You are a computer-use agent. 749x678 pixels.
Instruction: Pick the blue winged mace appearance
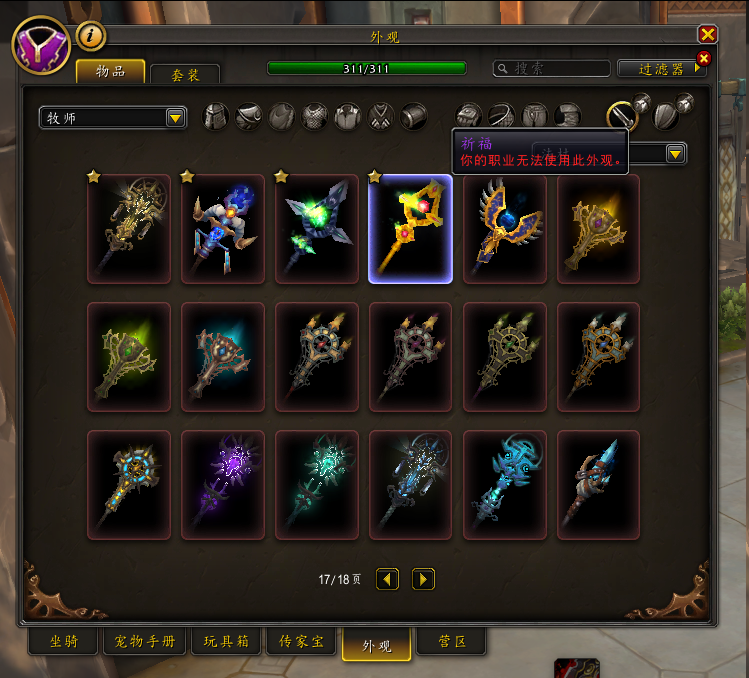click(x=504, y=229)
